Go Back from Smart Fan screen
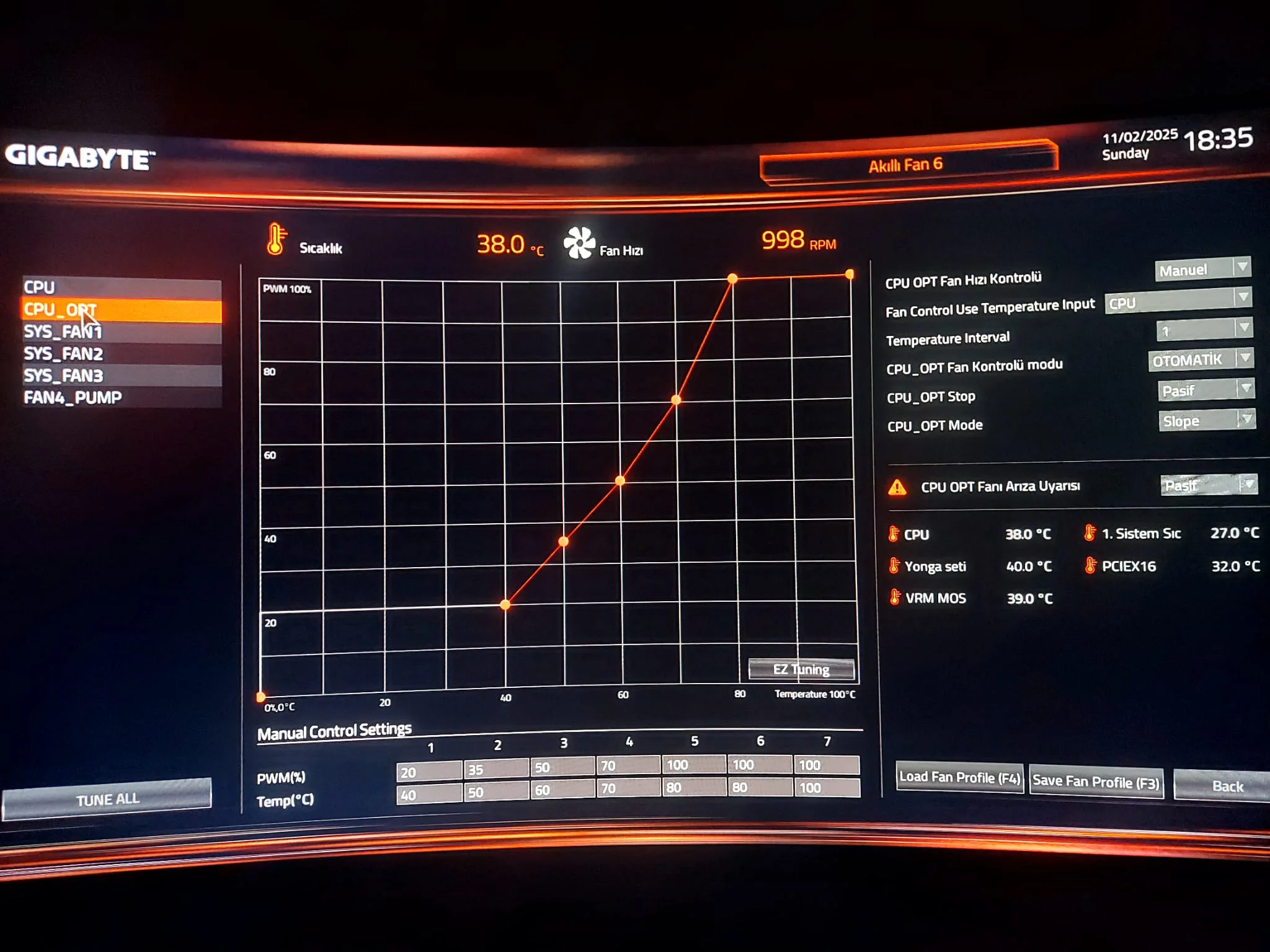The width and height of the screenshot is (1270, 952). click(x=1227, y=786)
